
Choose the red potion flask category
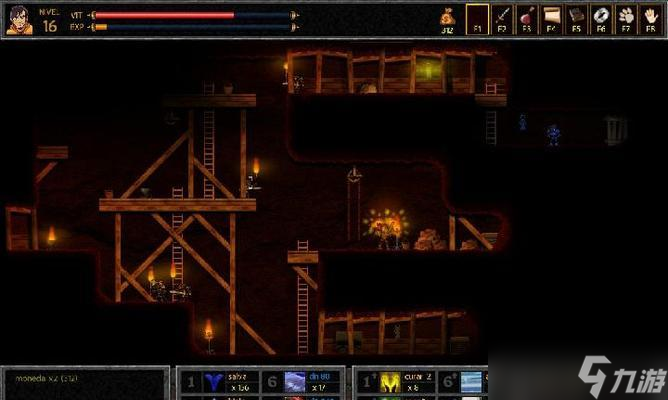[526, 19]
